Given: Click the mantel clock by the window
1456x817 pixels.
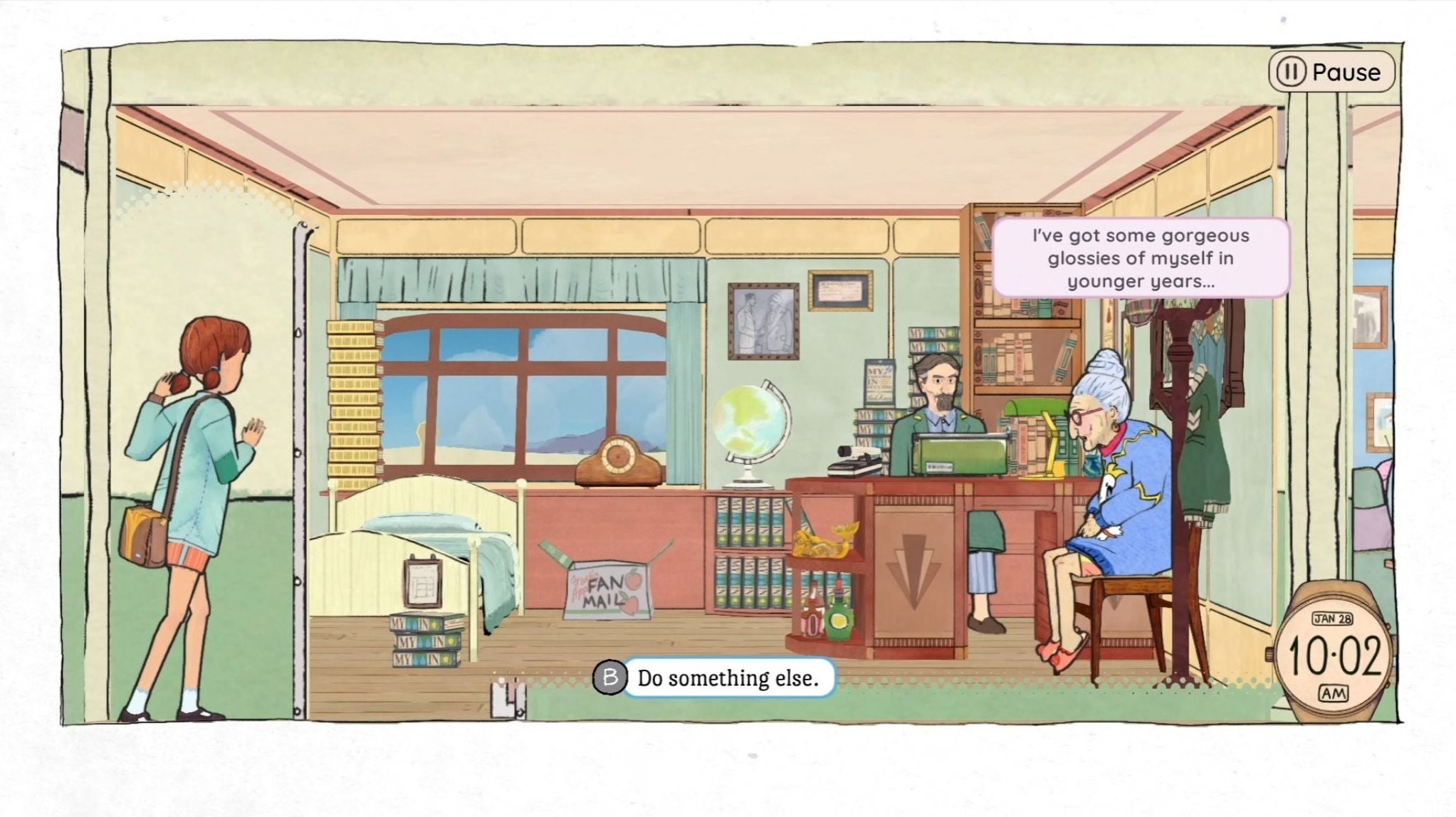Looking at the screenshot, I should tap(619, 459).
